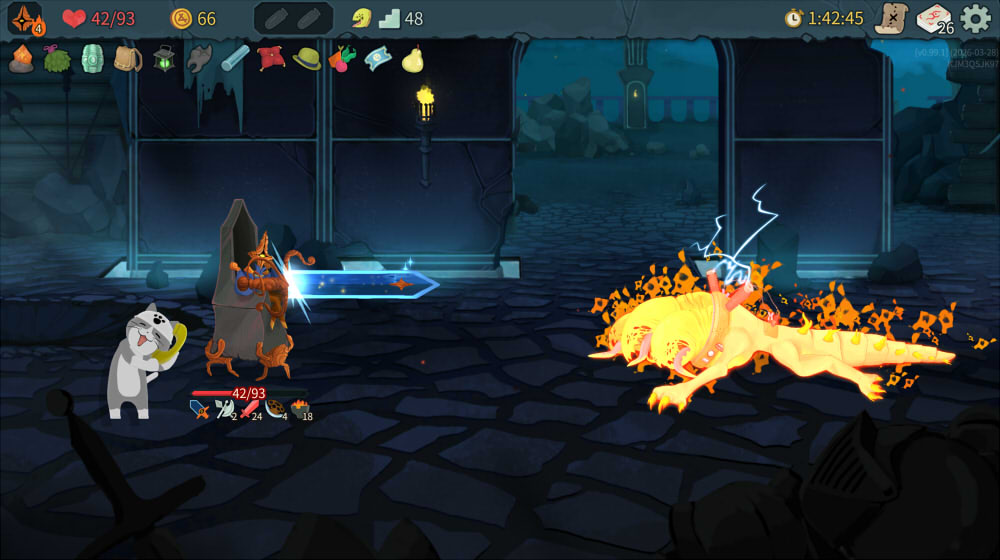1000x560 pixels.
Task: Inspect the teal barrel relic
Action: (x=92, y=58)
